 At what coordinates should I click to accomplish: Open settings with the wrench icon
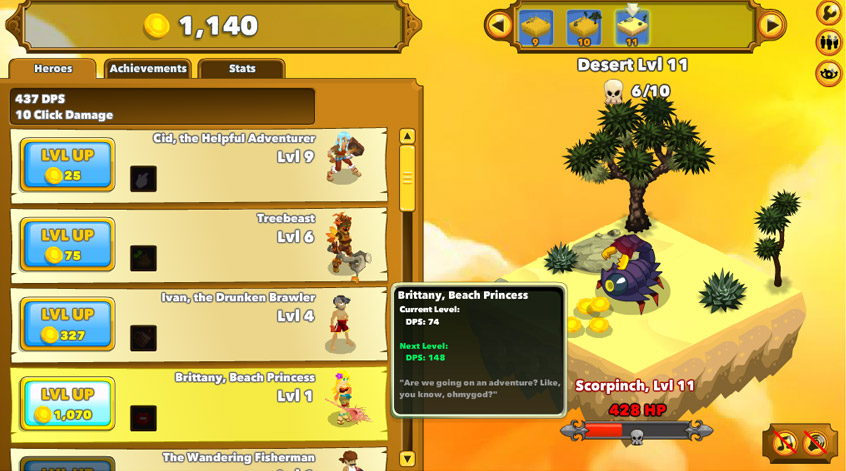[828, 12]
